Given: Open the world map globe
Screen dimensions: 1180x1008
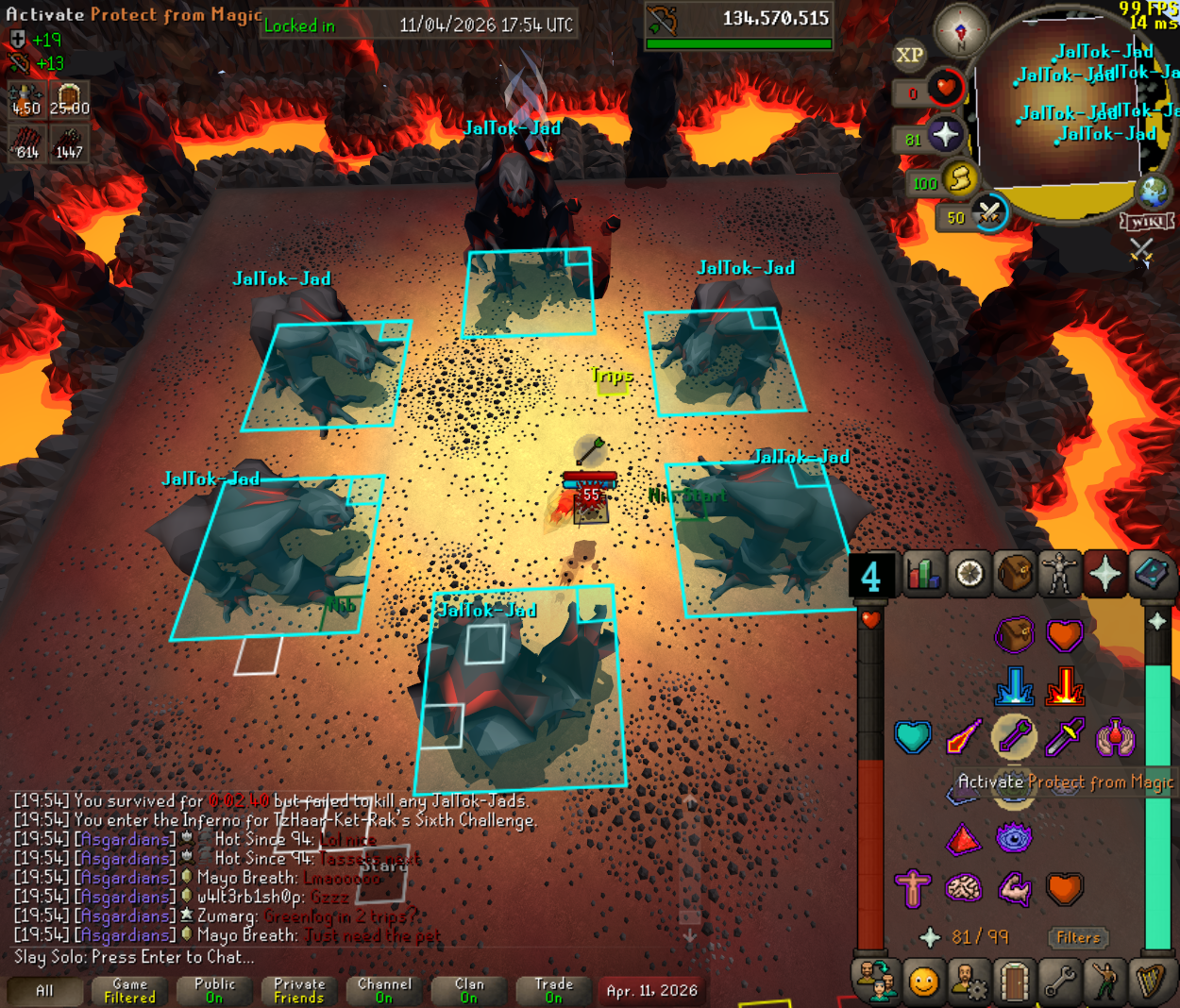Looking at the screenshot, I should tap(1154, 192).
